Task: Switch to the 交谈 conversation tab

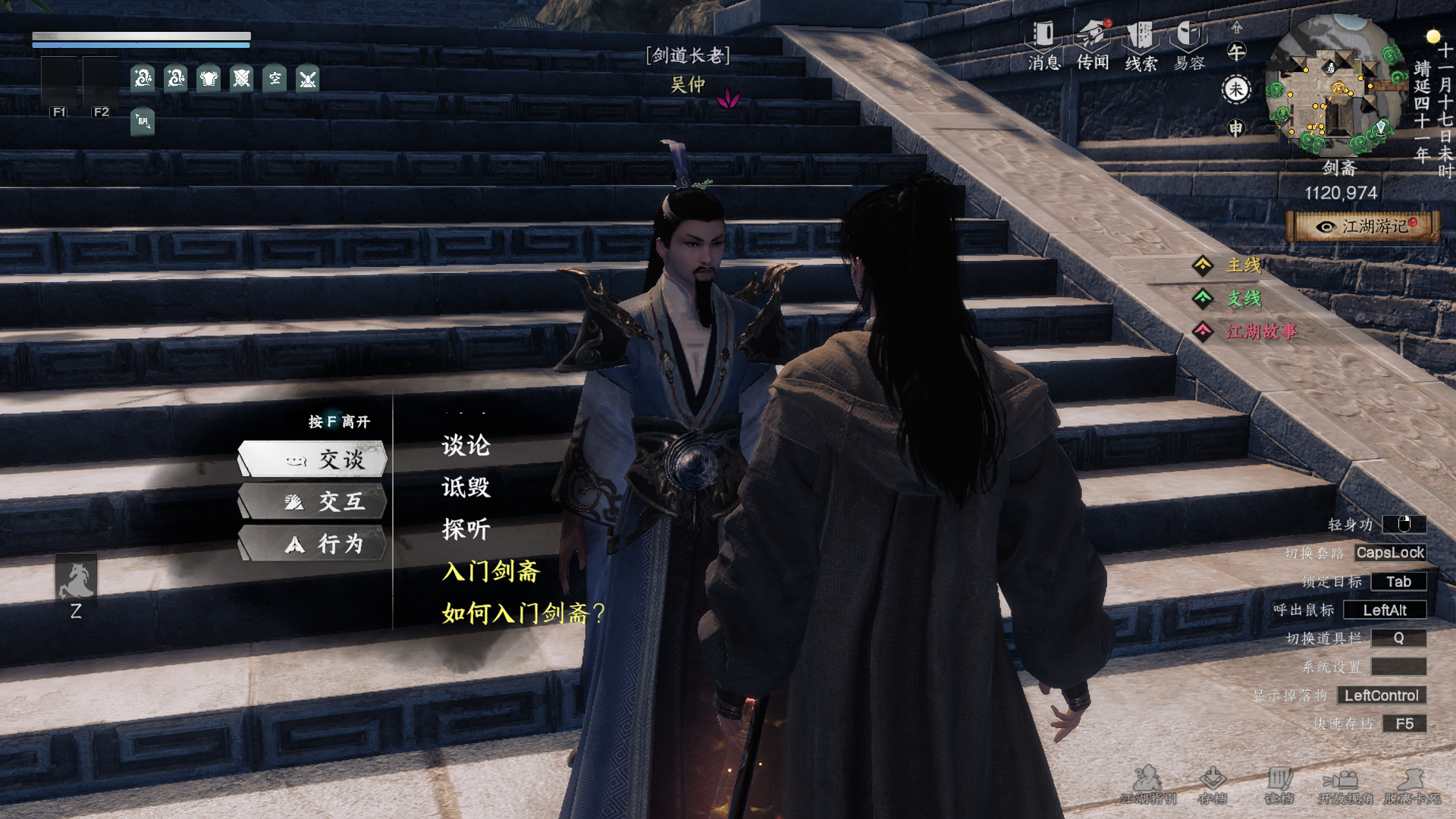Action: click(x=312, y=459)
